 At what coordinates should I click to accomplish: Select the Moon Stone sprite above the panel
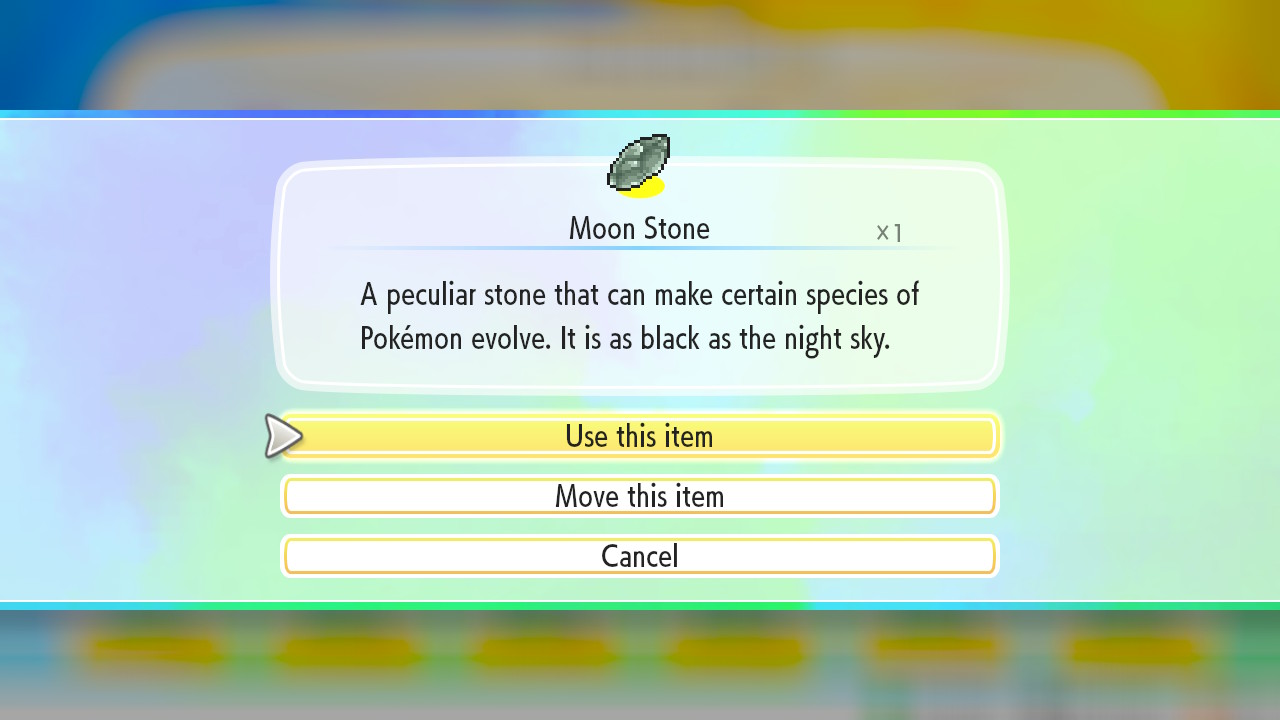pos(640,162)
